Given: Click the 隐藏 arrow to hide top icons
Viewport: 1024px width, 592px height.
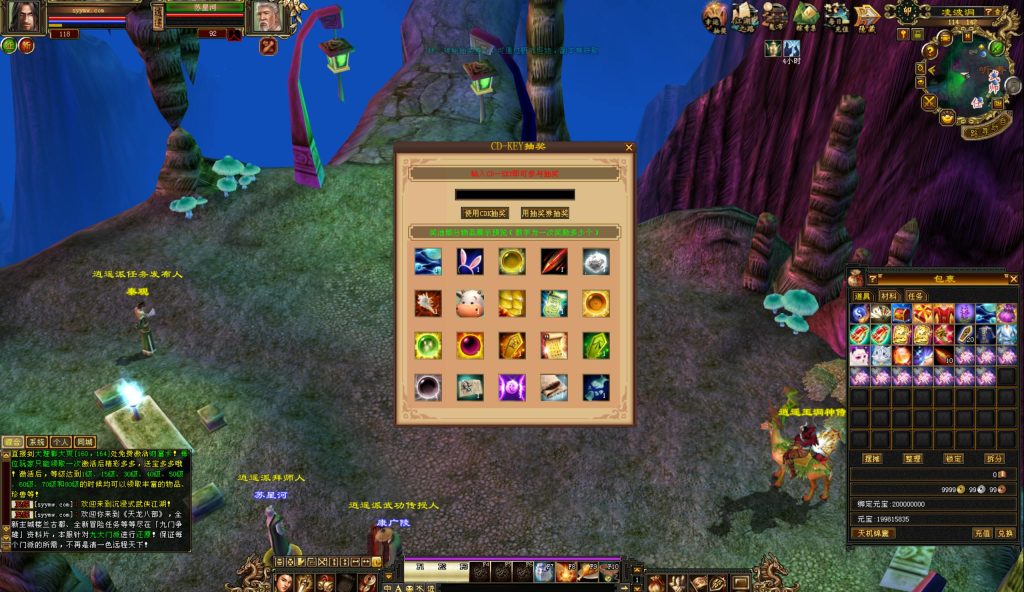Looking at the screenshot, I should click(x=867, y=16).
